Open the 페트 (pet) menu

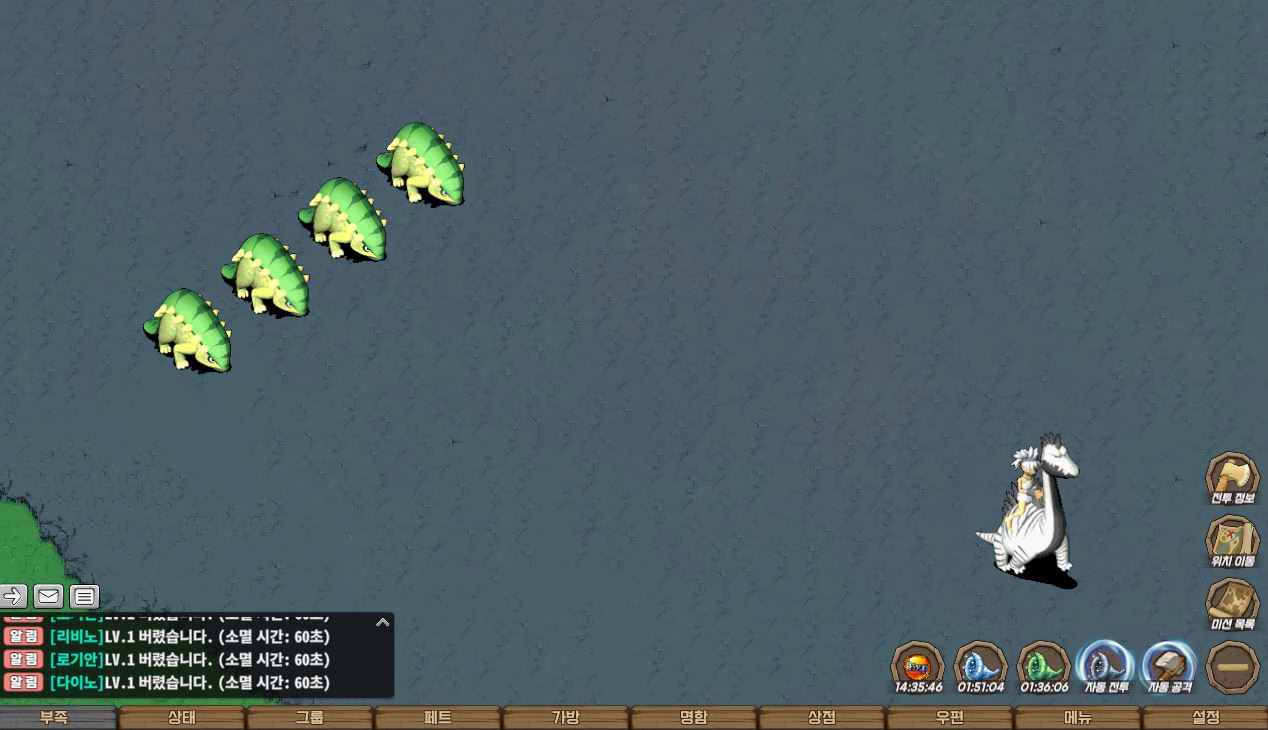point(438,718)
